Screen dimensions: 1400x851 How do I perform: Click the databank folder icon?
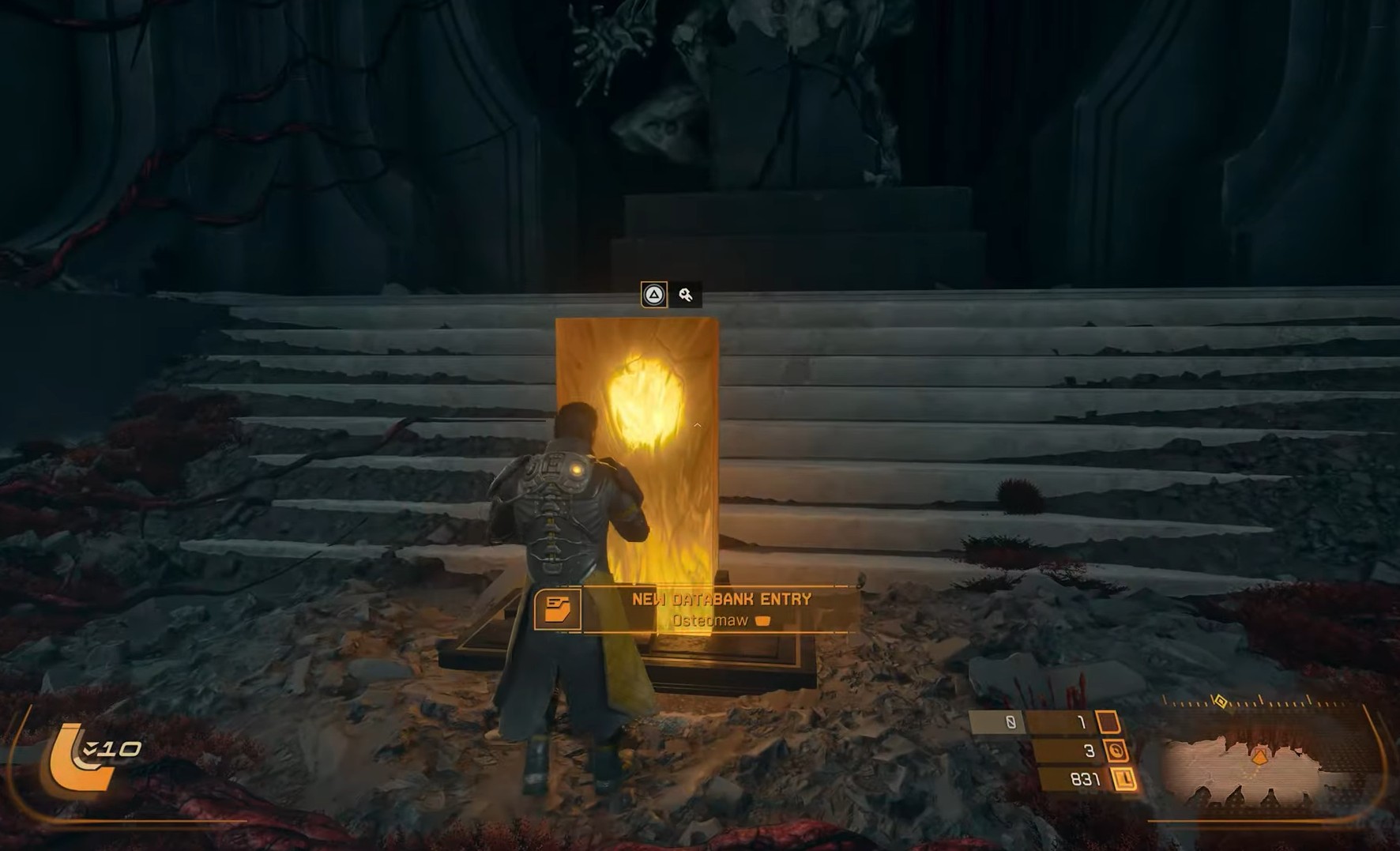558,609
